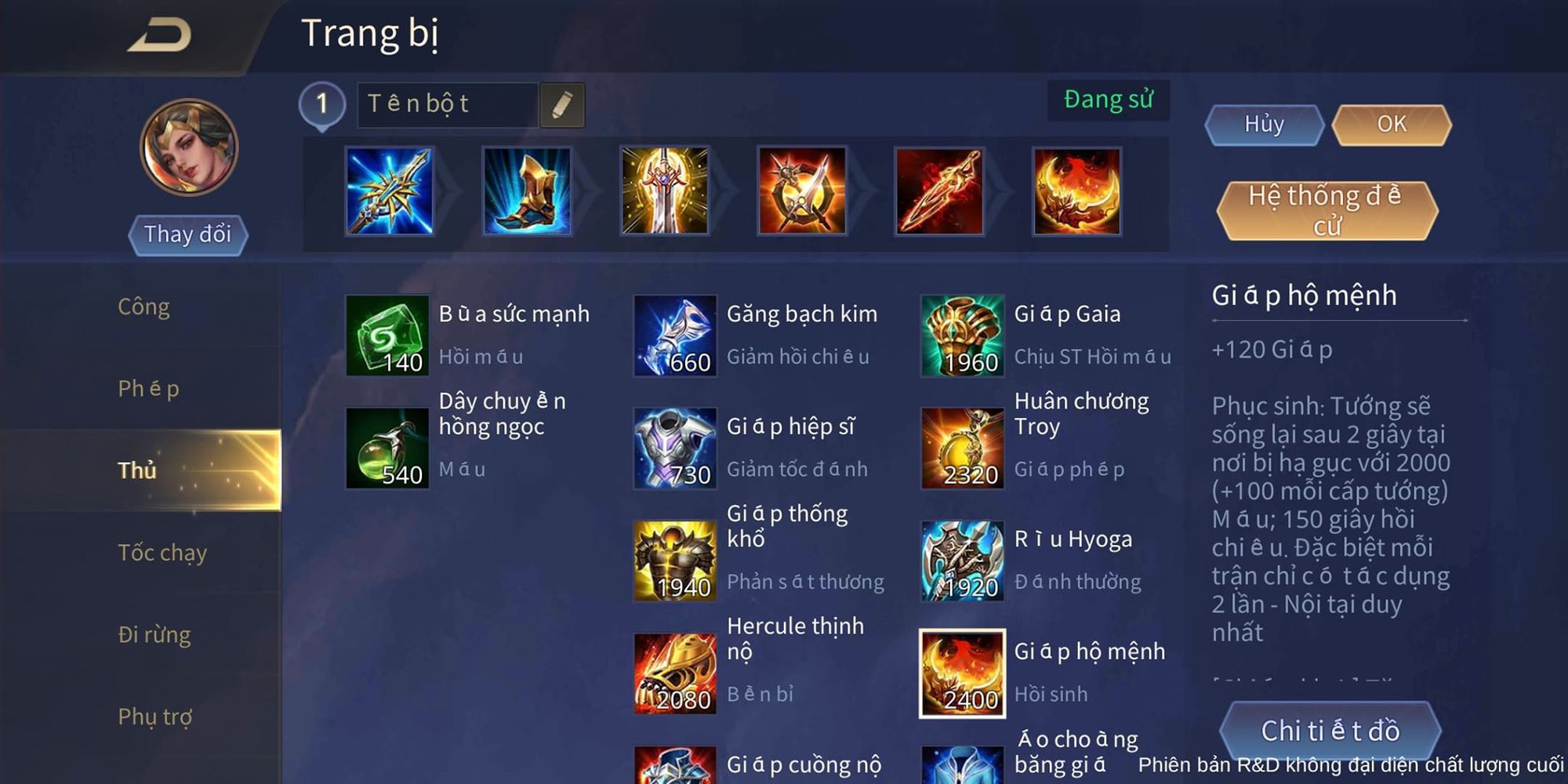Confirm the build with the OK button
The height and width of the screenshot is (784, 1568).
(x=1390, y=125)
